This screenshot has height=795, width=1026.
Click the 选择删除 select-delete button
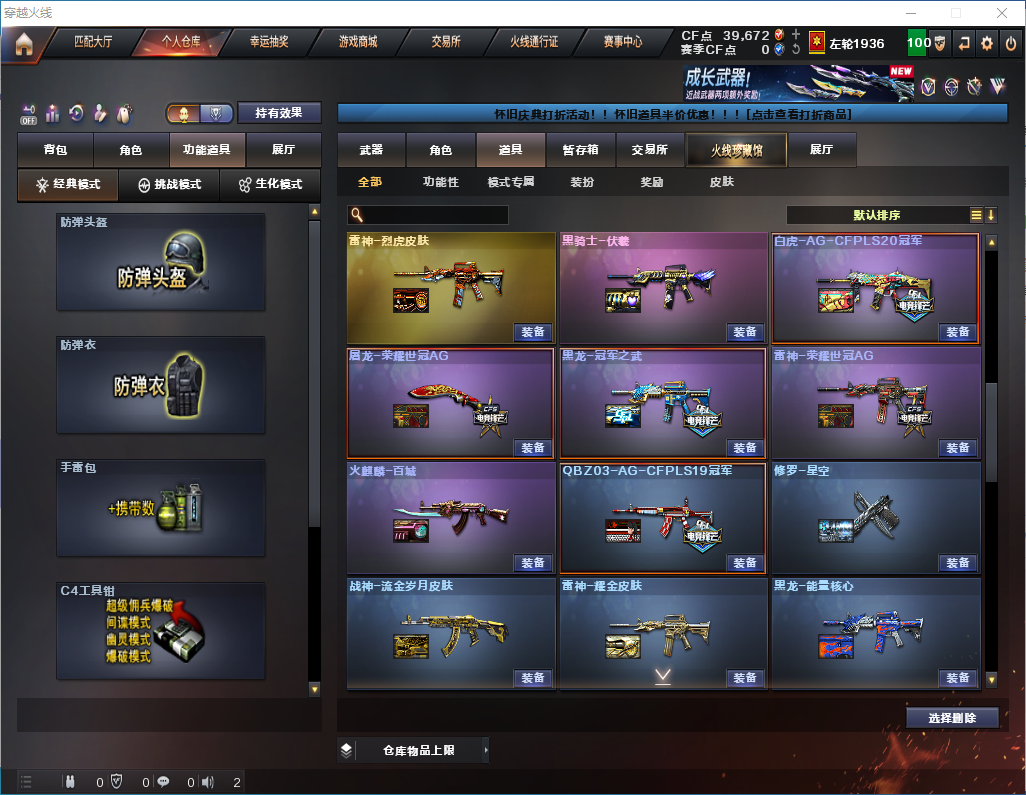click(952, 718)
